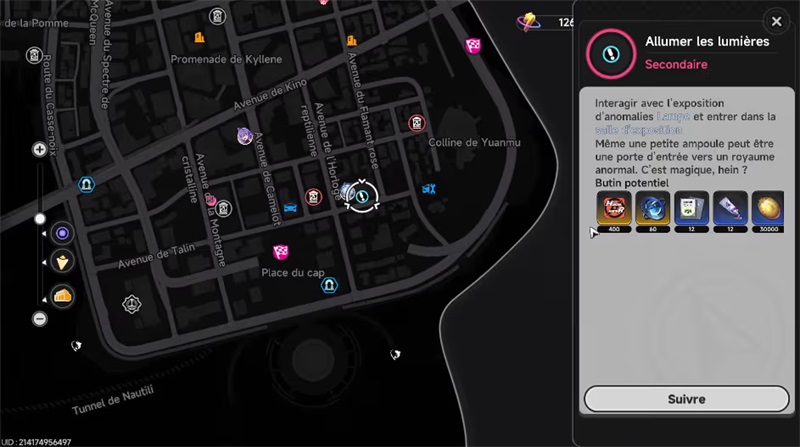This screenshot has height=447, width=800.
Task: Select the pink marker near Place du cap
Action: click(281, 251)
